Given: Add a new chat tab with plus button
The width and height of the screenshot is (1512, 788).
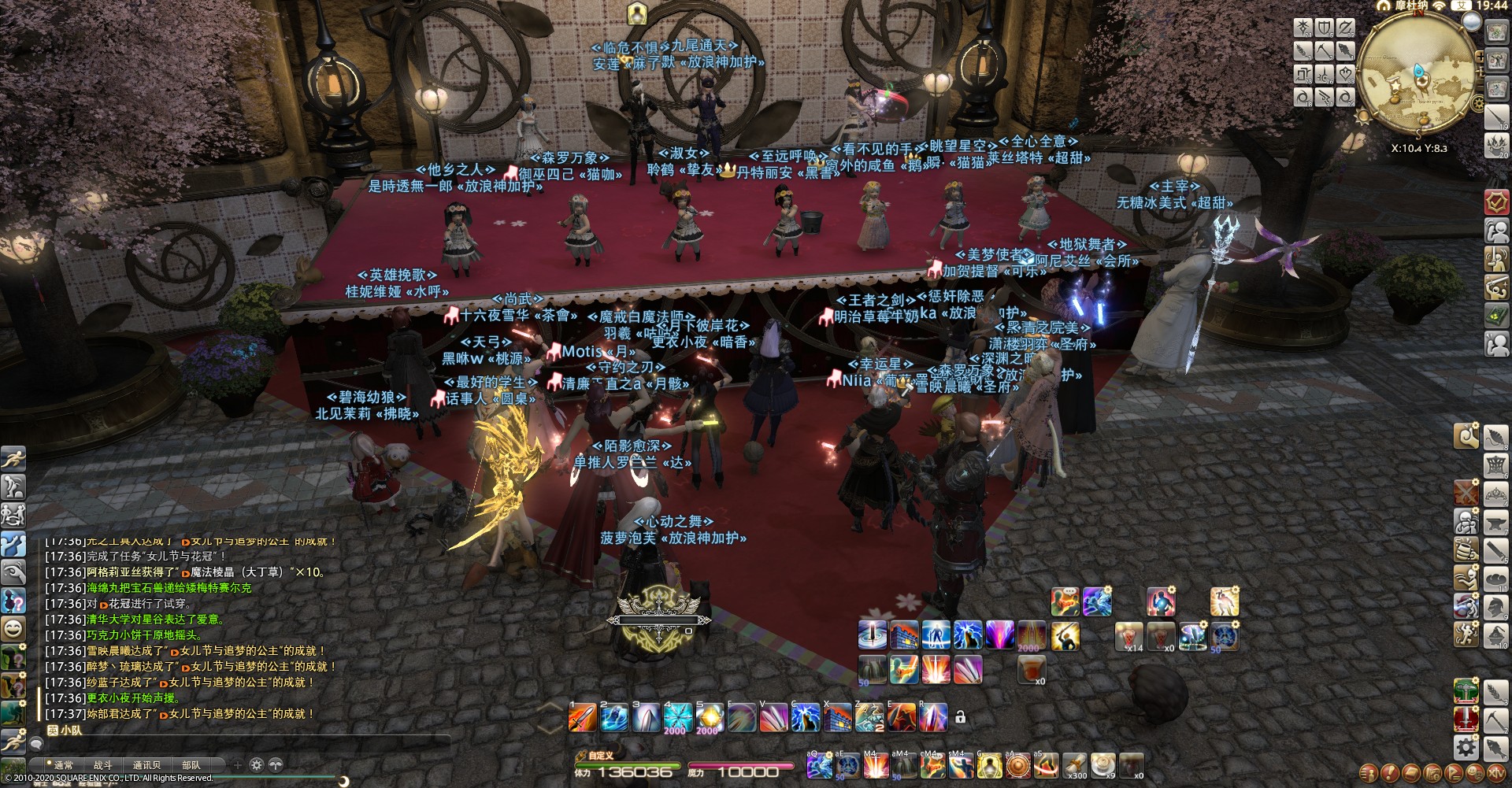Looking at the screenshot, I should [237, 764].
